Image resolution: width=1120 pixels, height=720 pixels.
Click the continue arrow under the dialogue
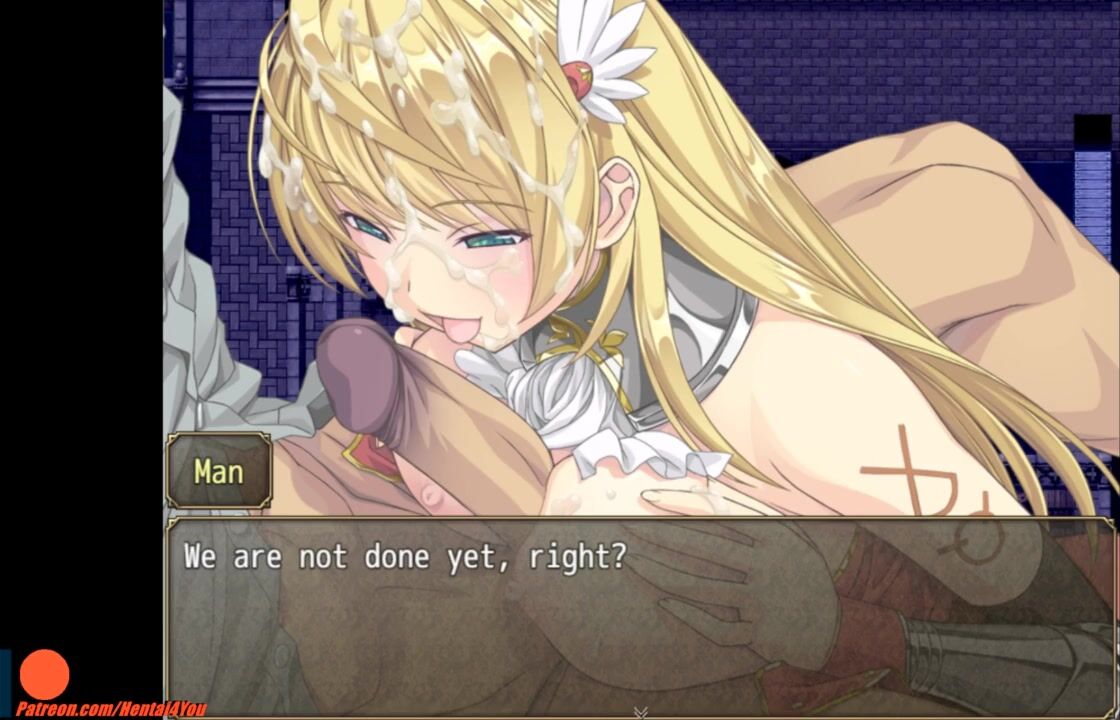pyautogui.click(x=640, y=712)
